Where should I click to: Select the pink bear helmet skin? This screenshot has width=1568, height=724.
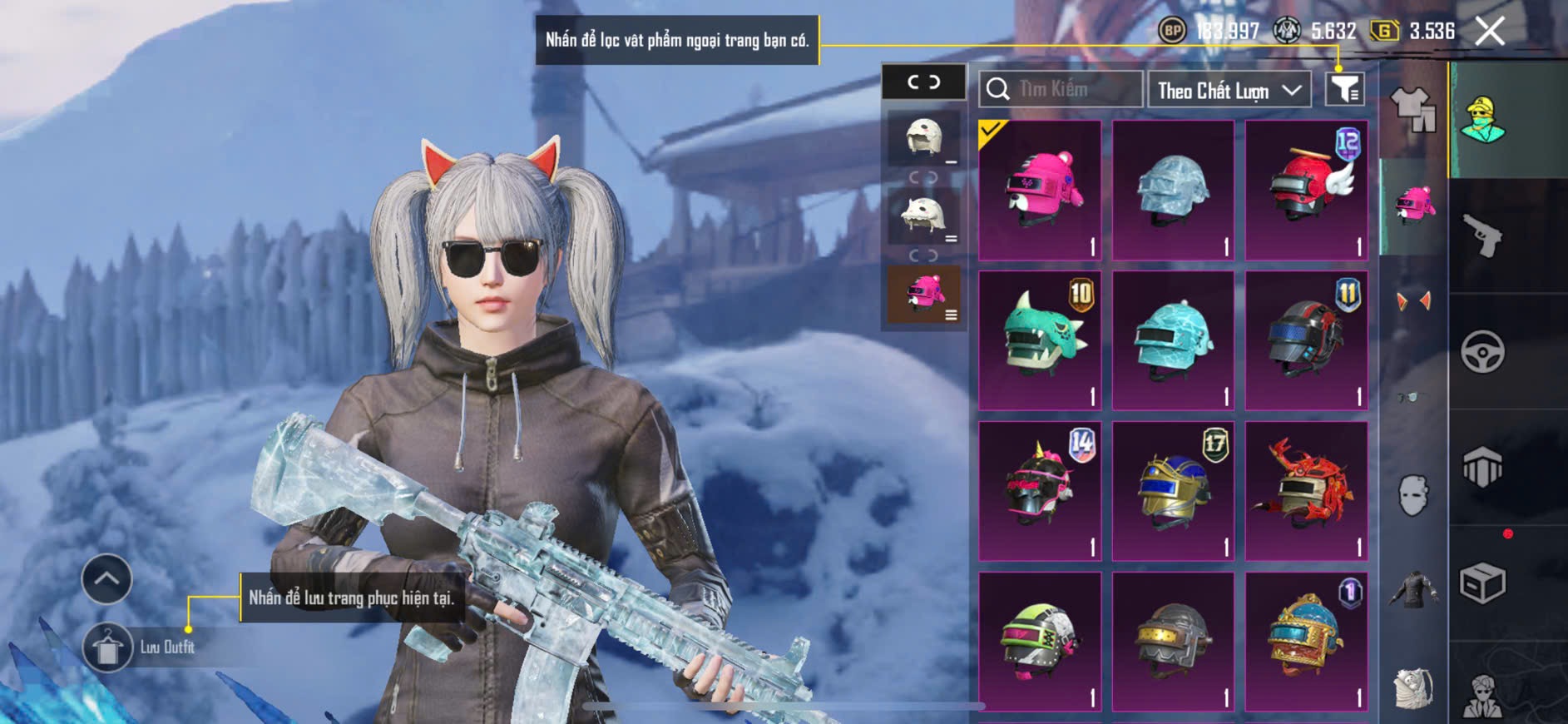coord(1040,191)
